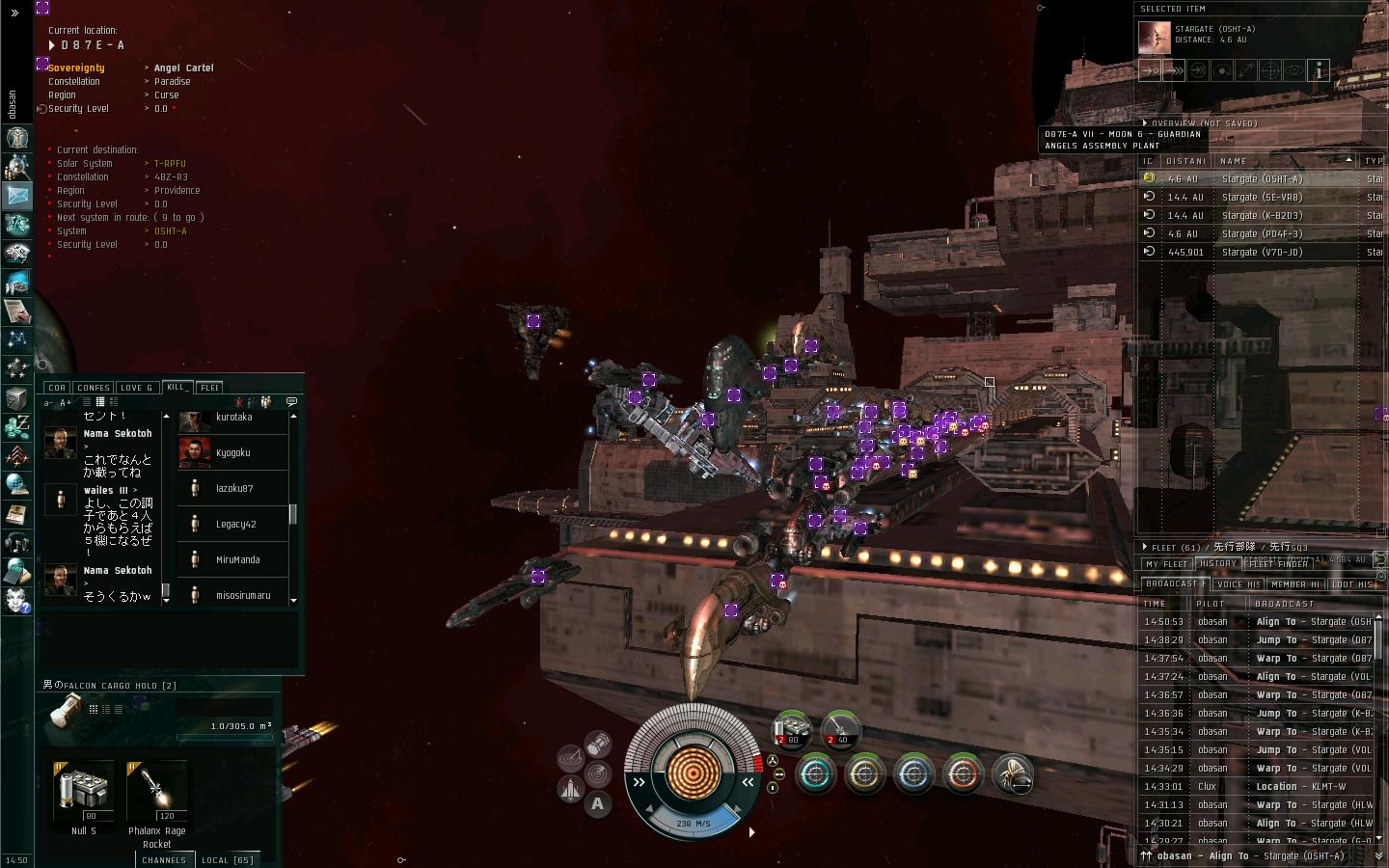This screenshot has width=1389, height=868.
Task: Open the Member History tab
Action: click(1294, 583)
